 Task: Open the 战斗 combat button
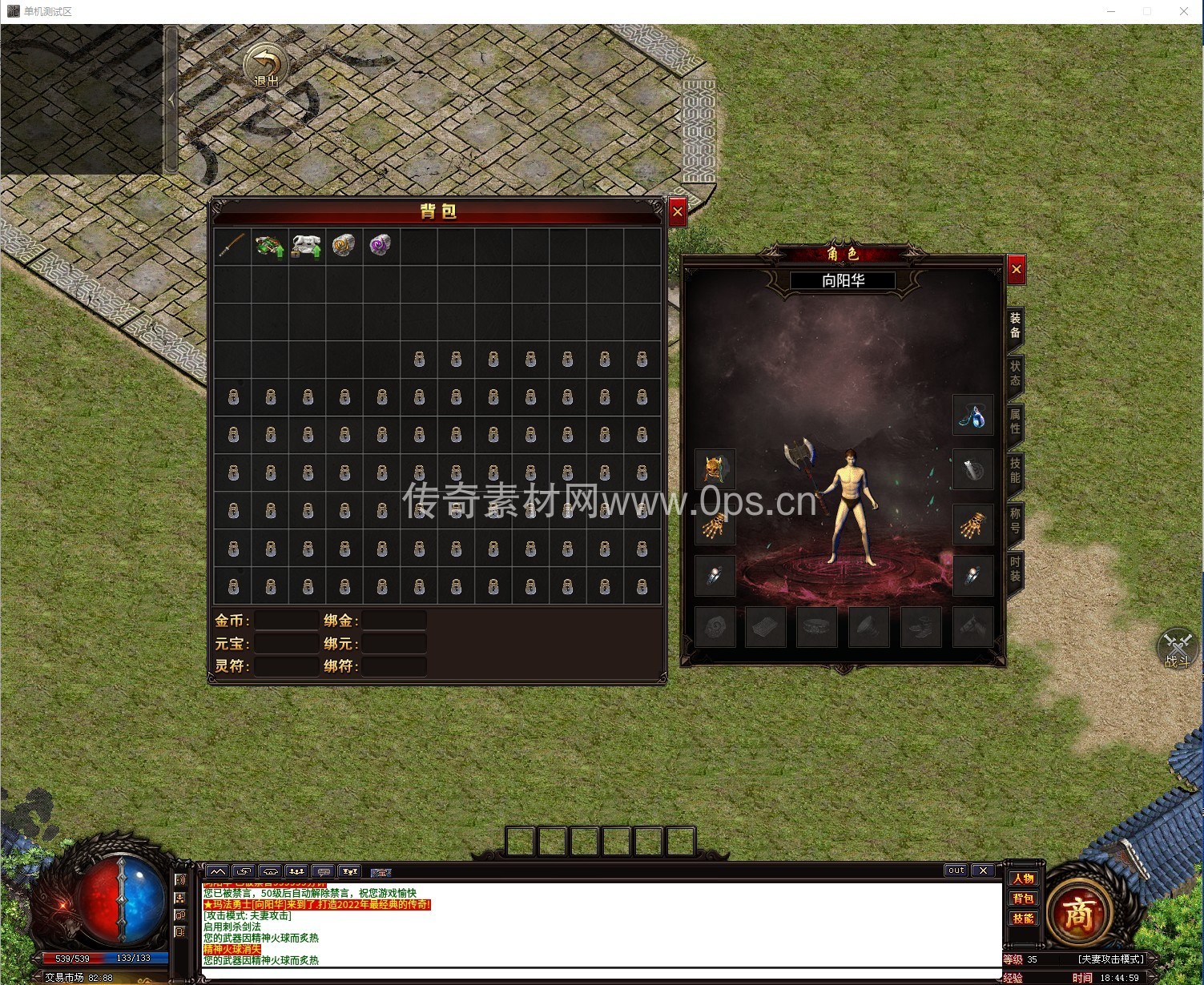pos(1178,647)
